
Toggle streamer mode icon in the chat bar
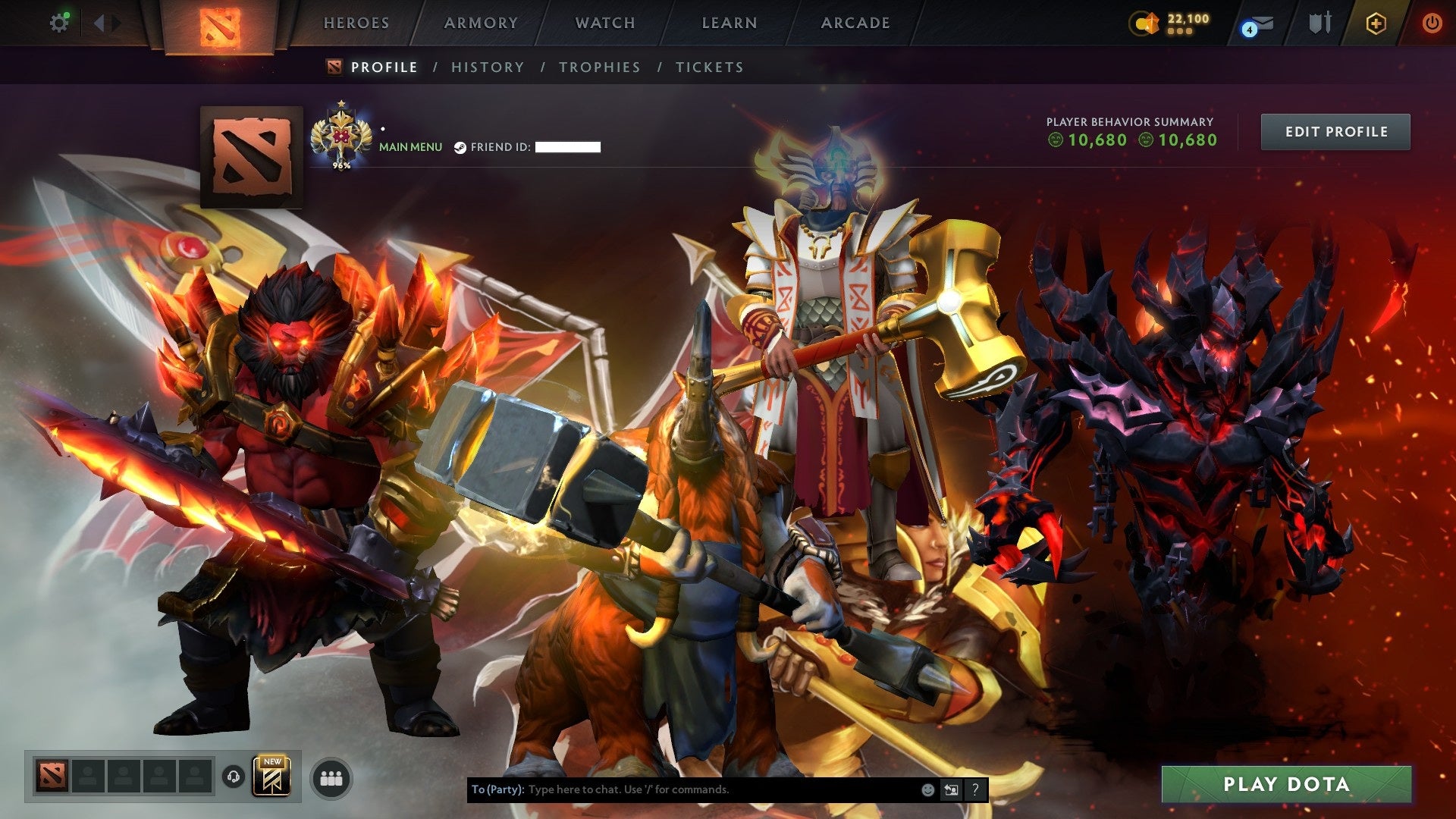pos(950,789)
